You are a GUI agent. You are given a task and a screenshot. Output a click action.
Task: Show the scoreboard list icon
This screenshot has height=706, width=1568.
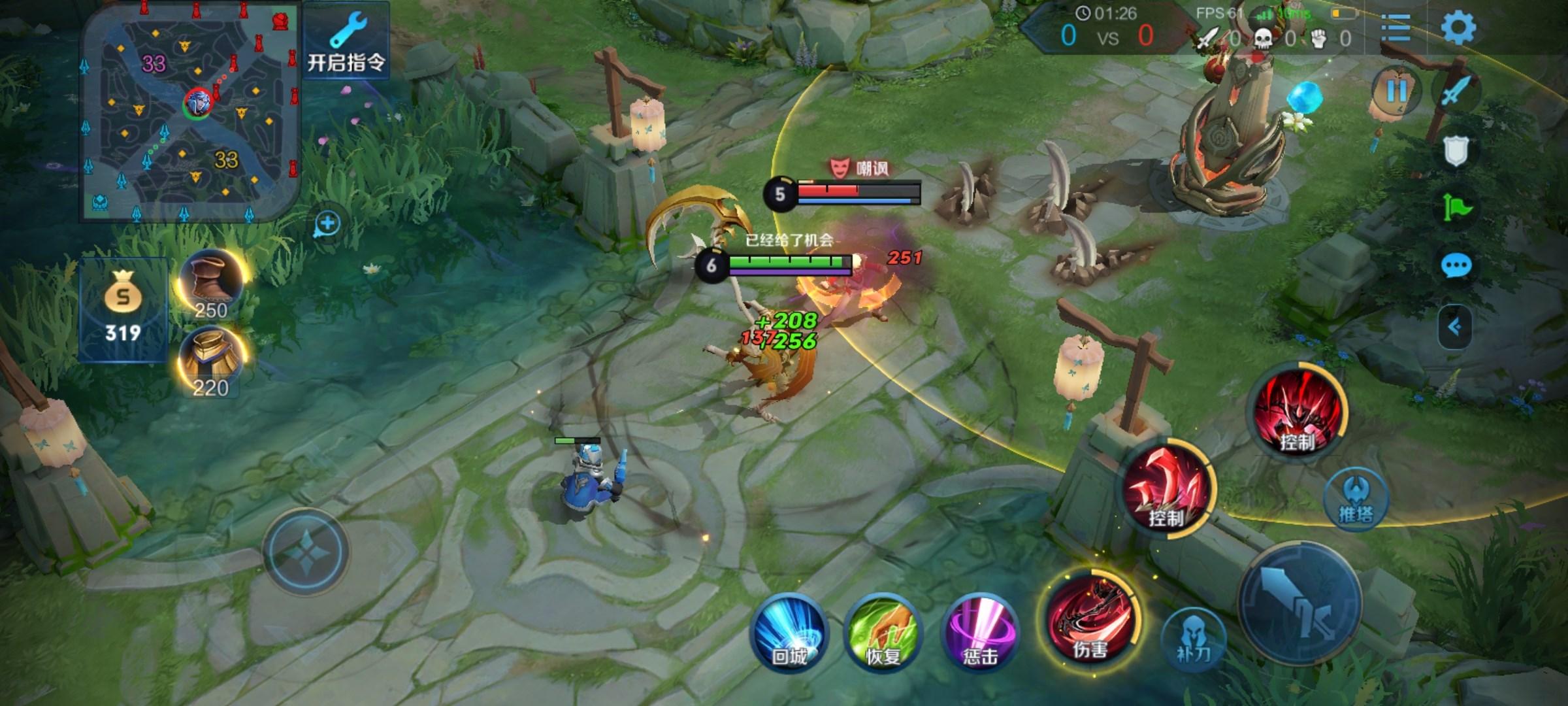(1396, 29)
